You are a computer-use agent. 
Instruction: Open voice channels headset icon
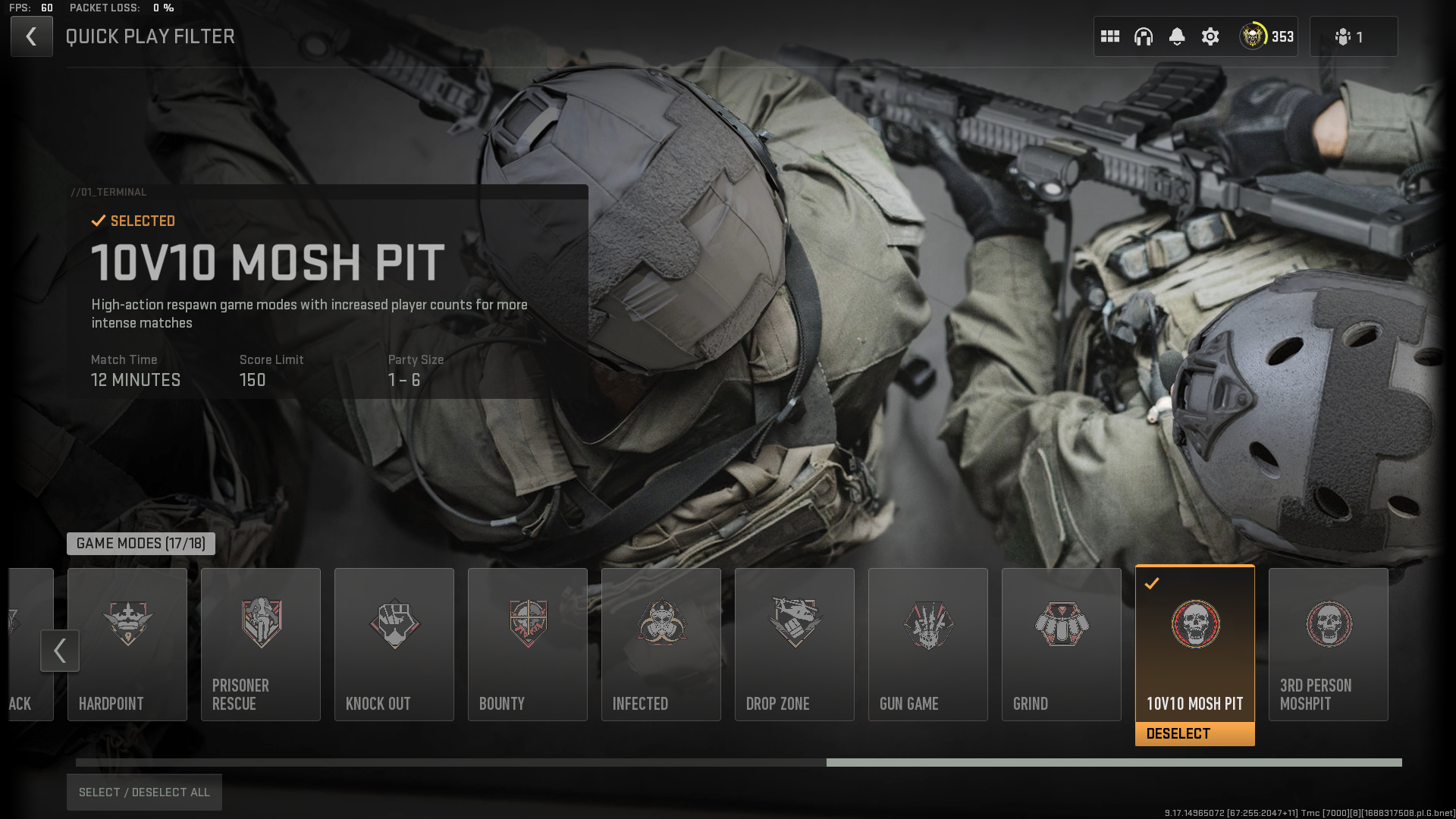1144,36
